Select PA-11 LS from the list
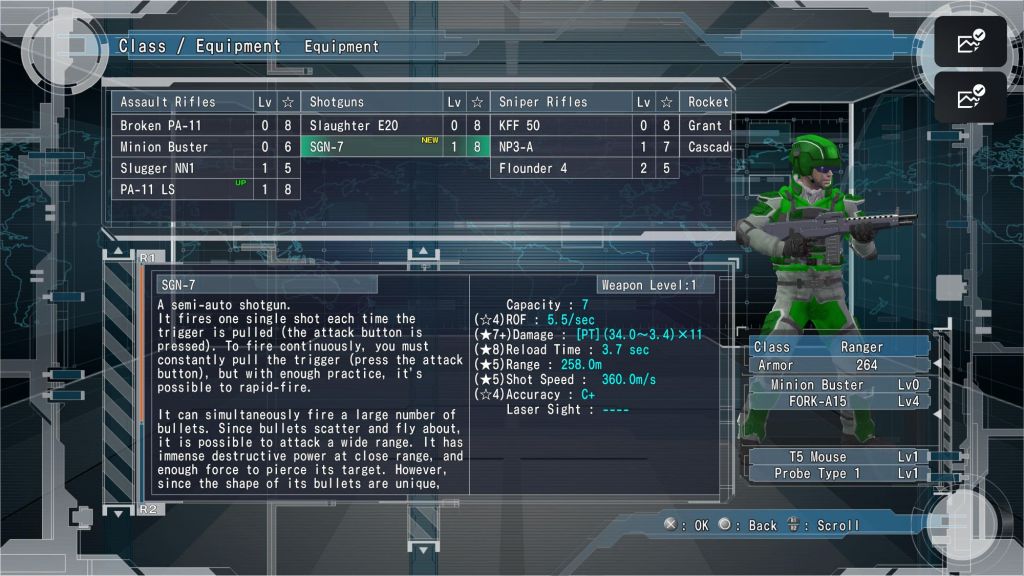Image resolution: width=1024 pixels, height=576 pixels. coord(181,189)
